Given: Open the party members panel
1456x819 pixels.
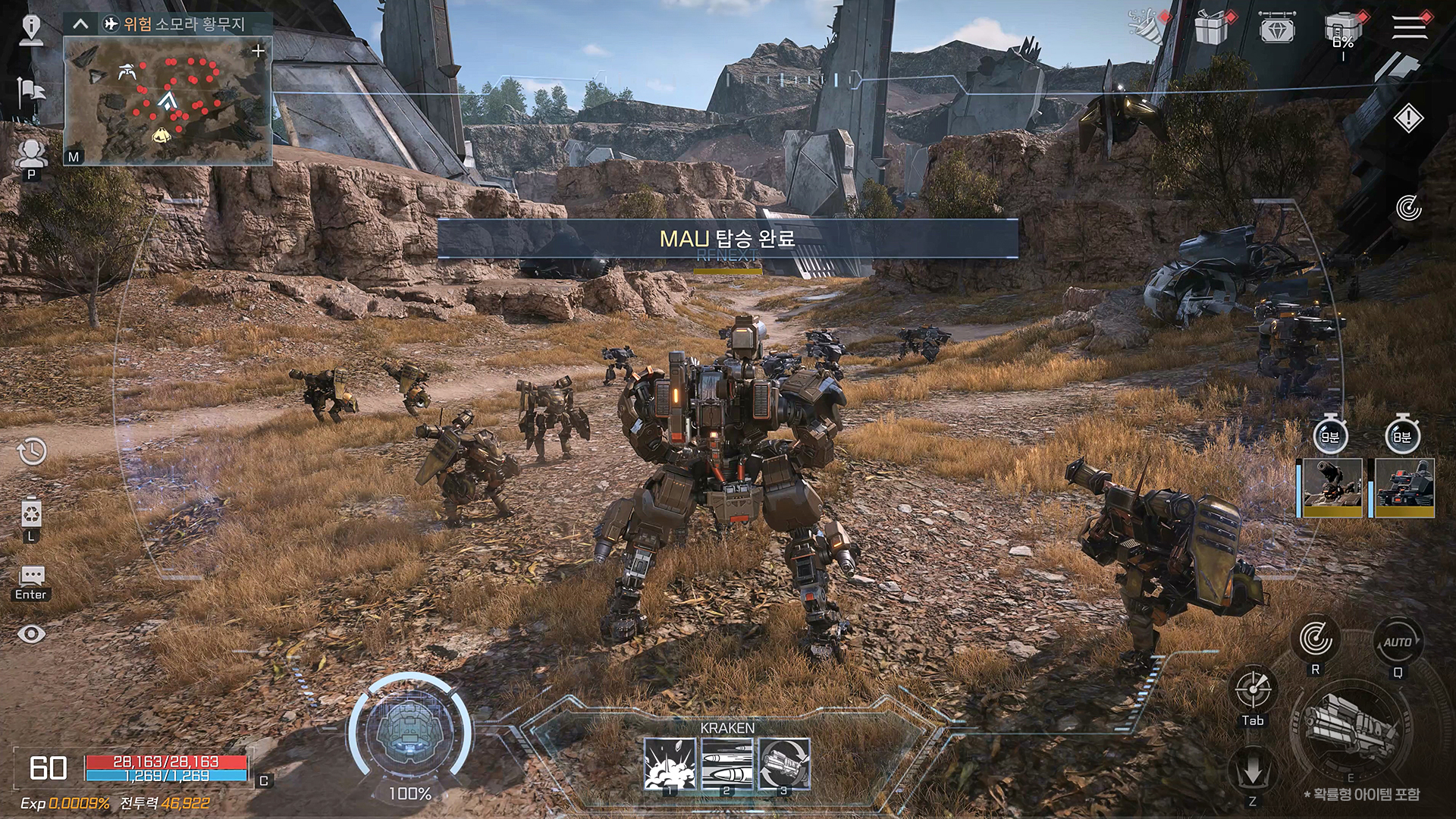Looking at the screenshot, I should (31, 155).
